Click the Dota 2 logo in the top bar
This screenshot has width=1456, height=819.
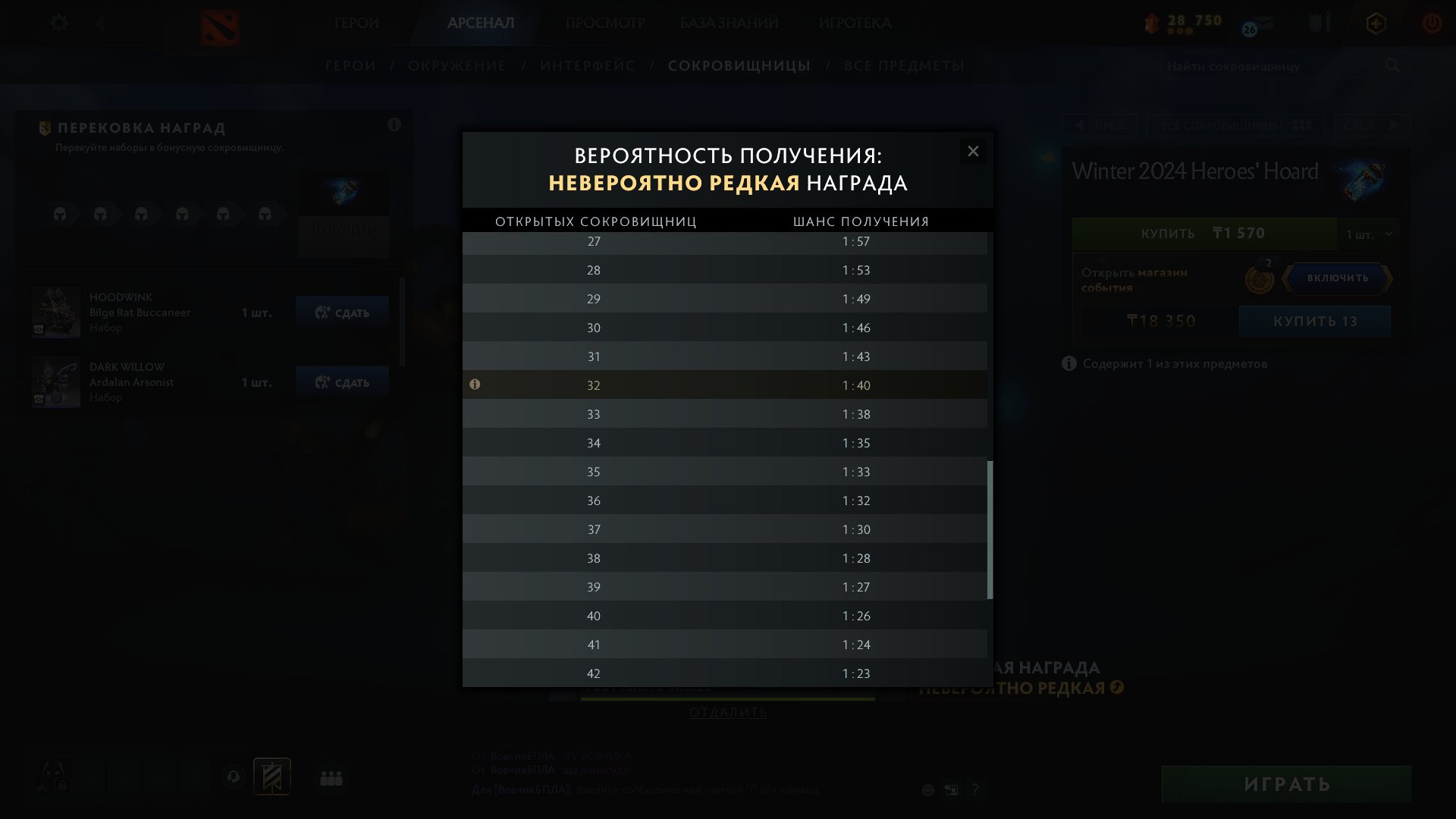click(220, 24)
